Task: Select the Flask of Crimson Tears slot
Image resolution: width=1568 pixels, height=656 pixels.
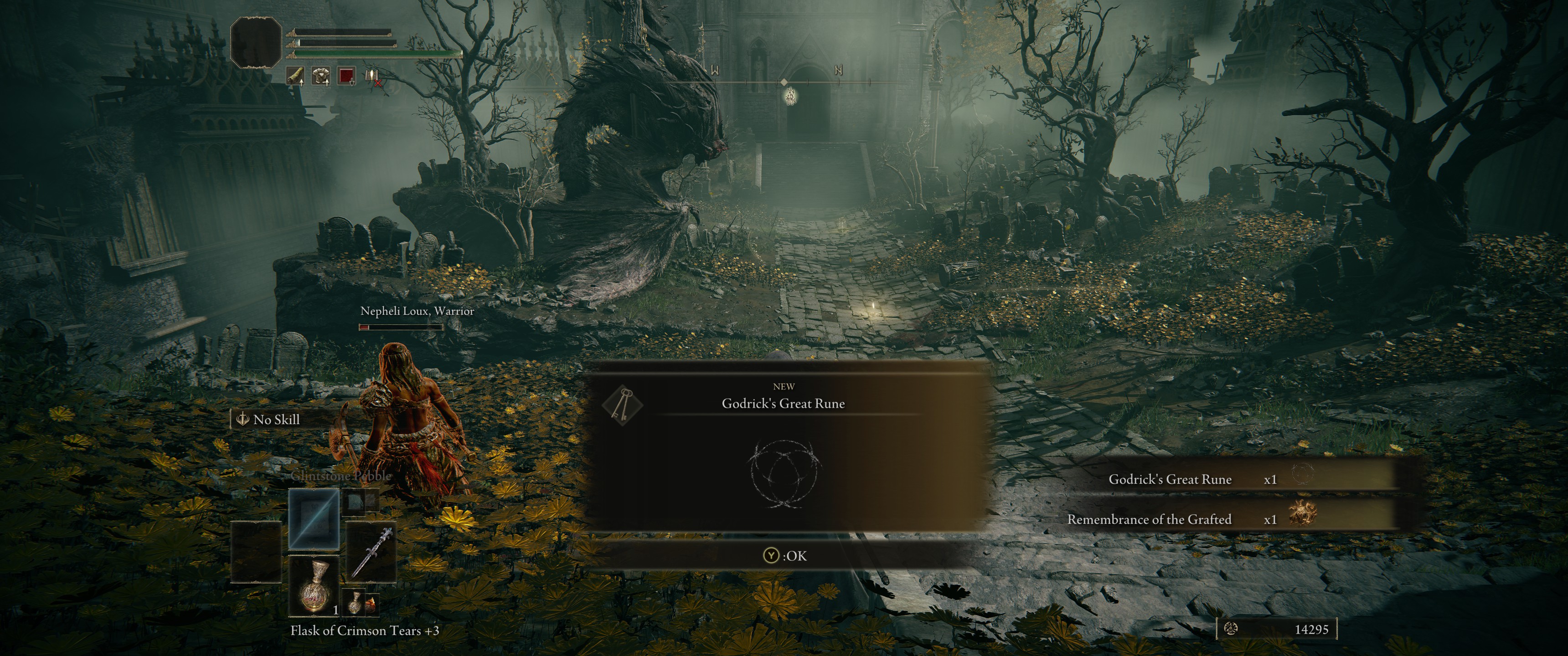Action: (x=314, y=587)
